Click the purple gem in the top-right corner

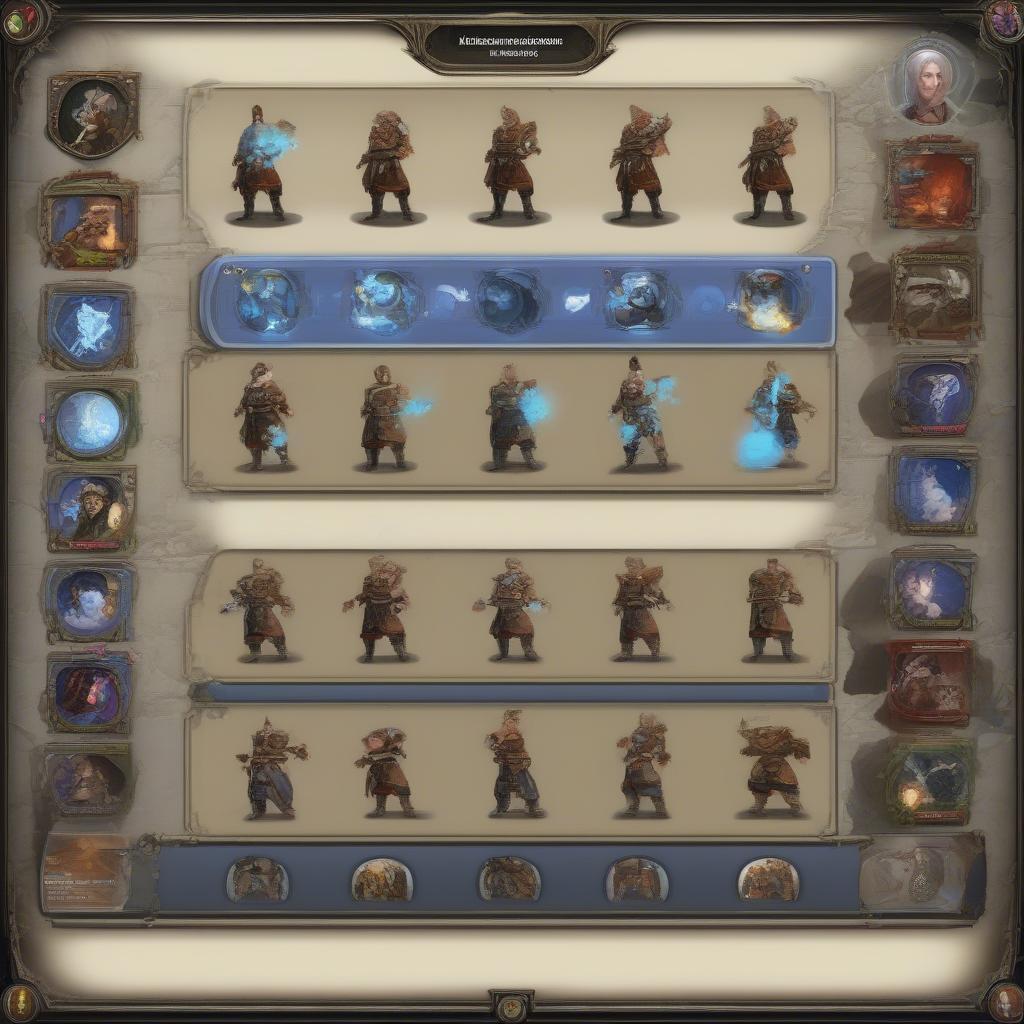pyautogui.click(x=1002, y=18)
